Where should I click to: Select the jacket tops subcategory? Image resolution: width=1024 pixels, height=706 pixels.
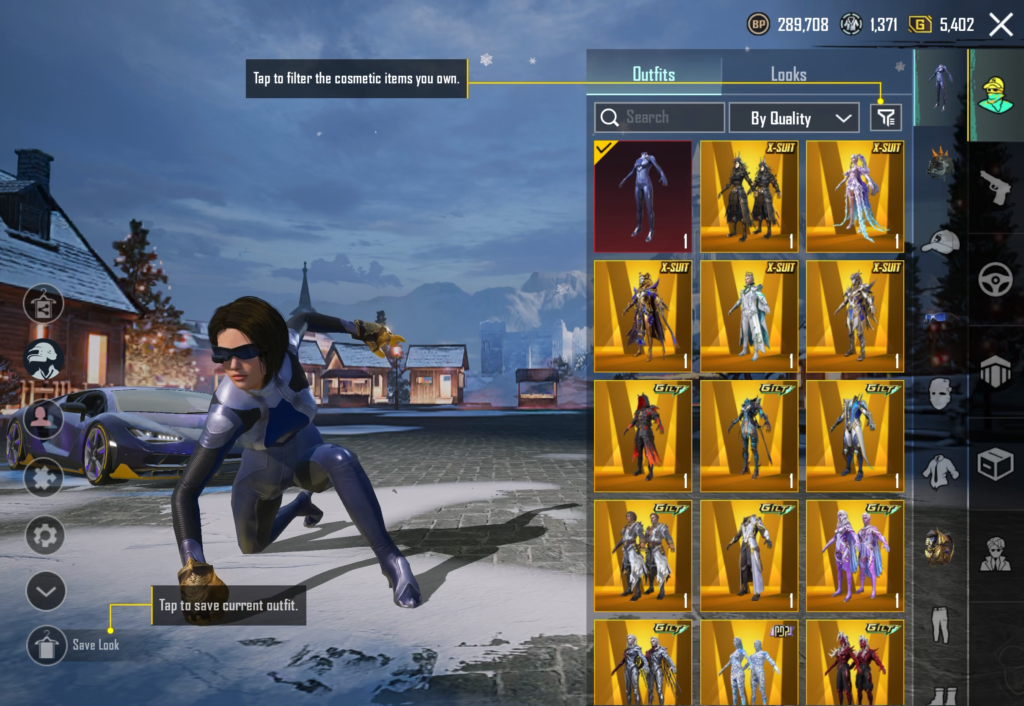pyautogui.click(x=940, y=469)
